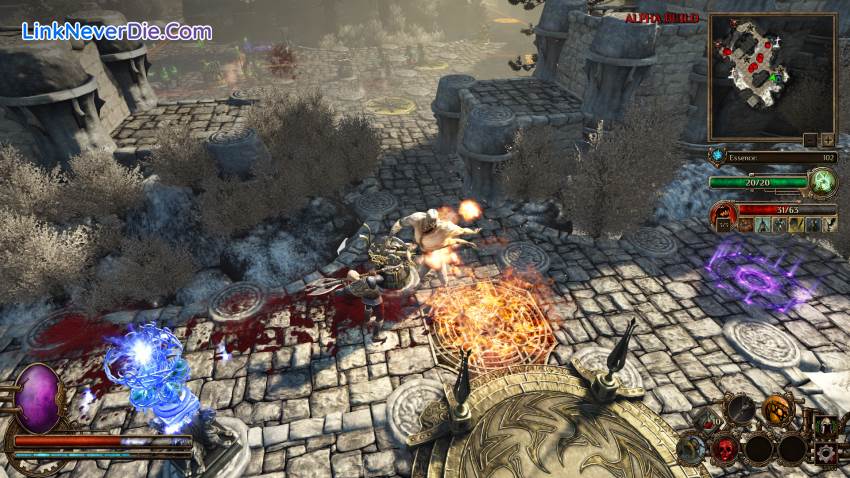850x478 pixels.
Task: Open the LinkNeverDie.Com watermark link
Action: tap(117, 31)
